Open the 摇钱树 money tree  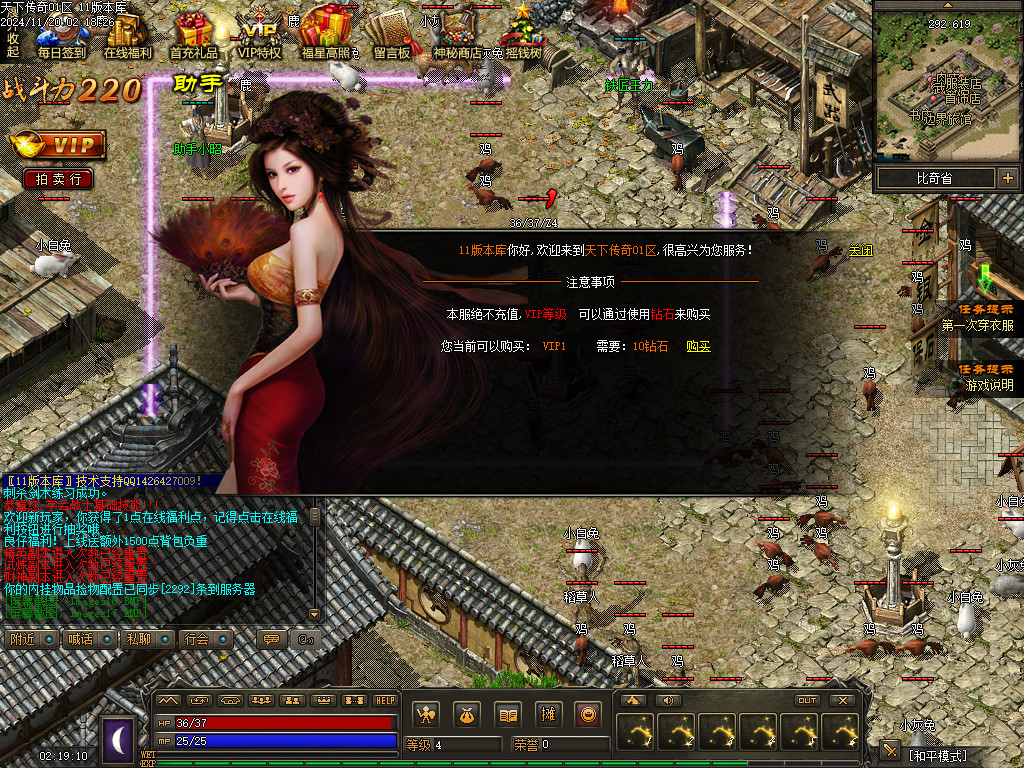(x=523, y=37)
